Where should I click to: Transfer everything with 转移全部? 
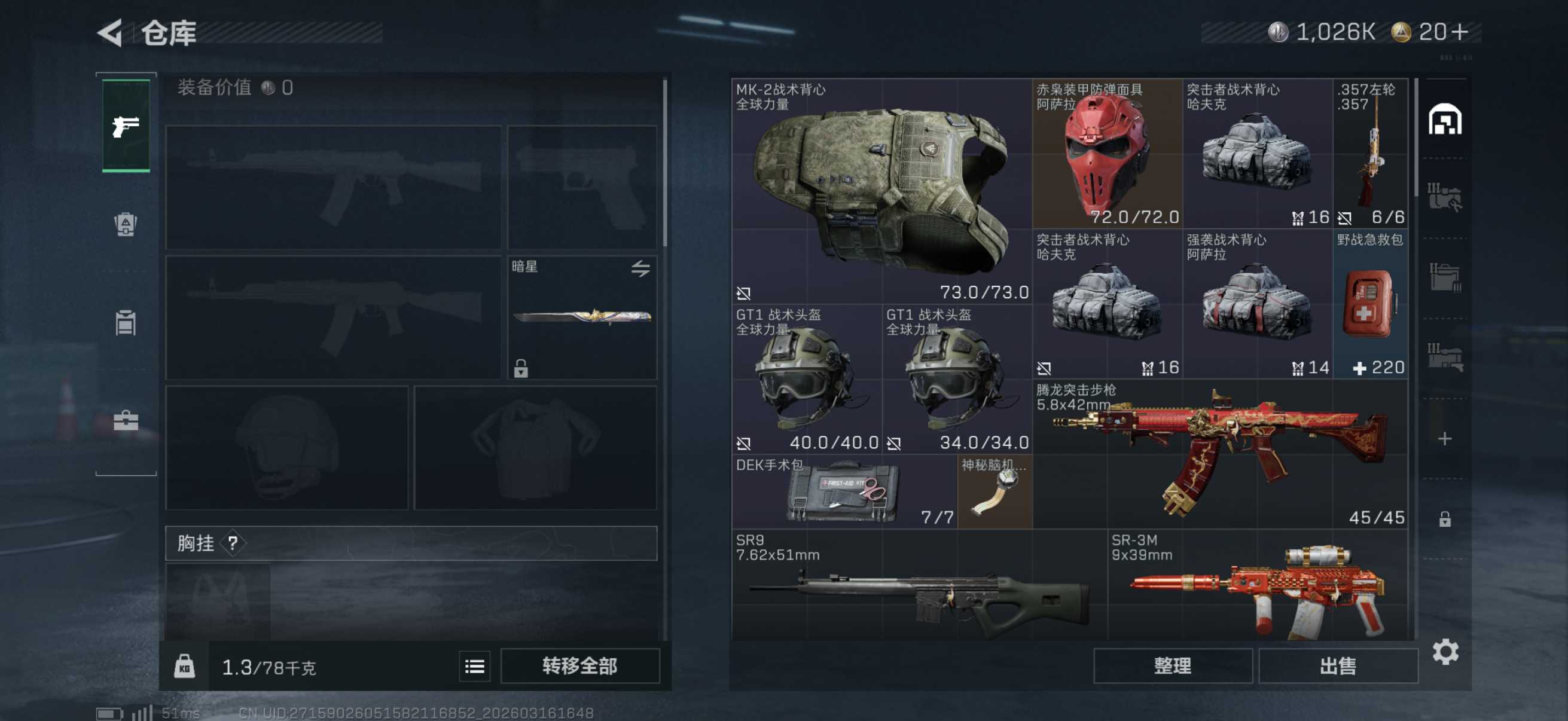tap(579, 665)
